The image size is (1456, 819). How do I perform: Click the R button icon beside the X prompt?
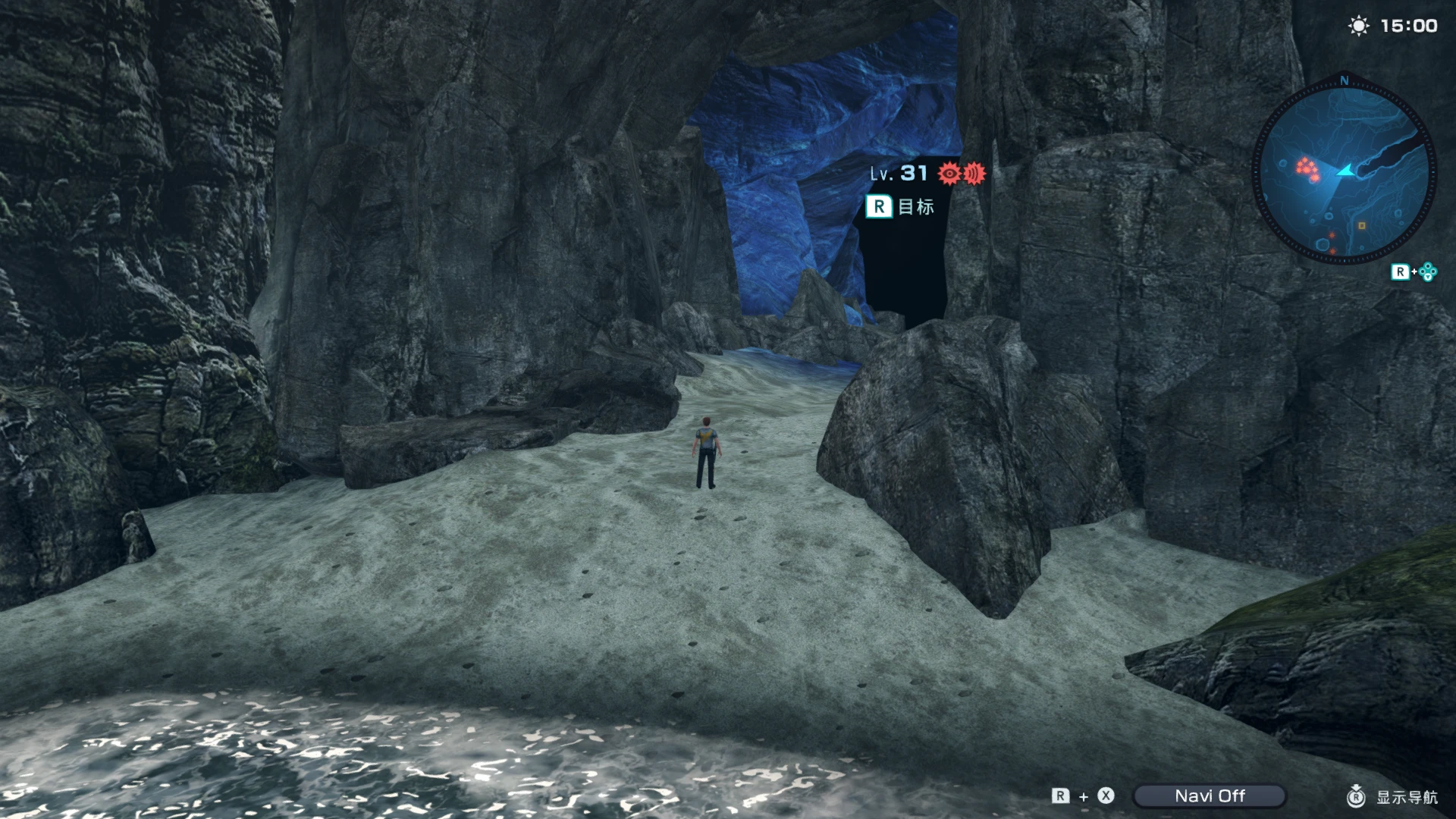1060,797
